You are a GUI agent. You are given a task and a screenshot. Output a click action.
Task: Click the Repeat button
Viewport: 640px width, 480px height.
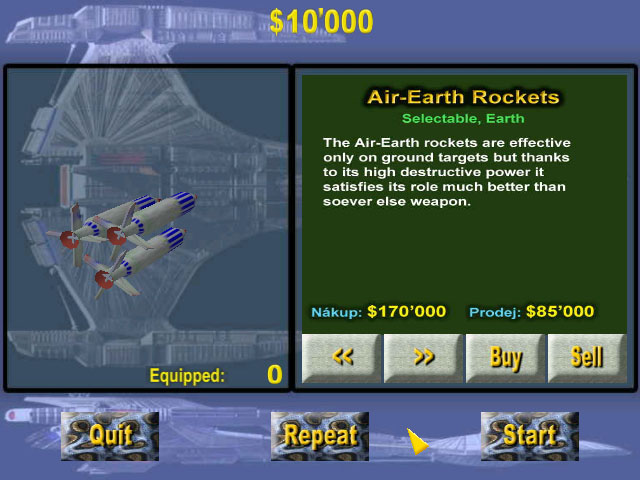320,435
